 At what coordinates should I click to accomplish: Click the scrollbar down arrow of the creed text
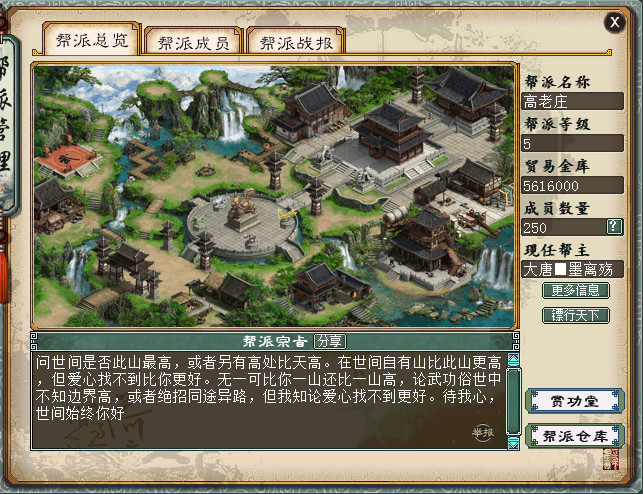[513, 443]
